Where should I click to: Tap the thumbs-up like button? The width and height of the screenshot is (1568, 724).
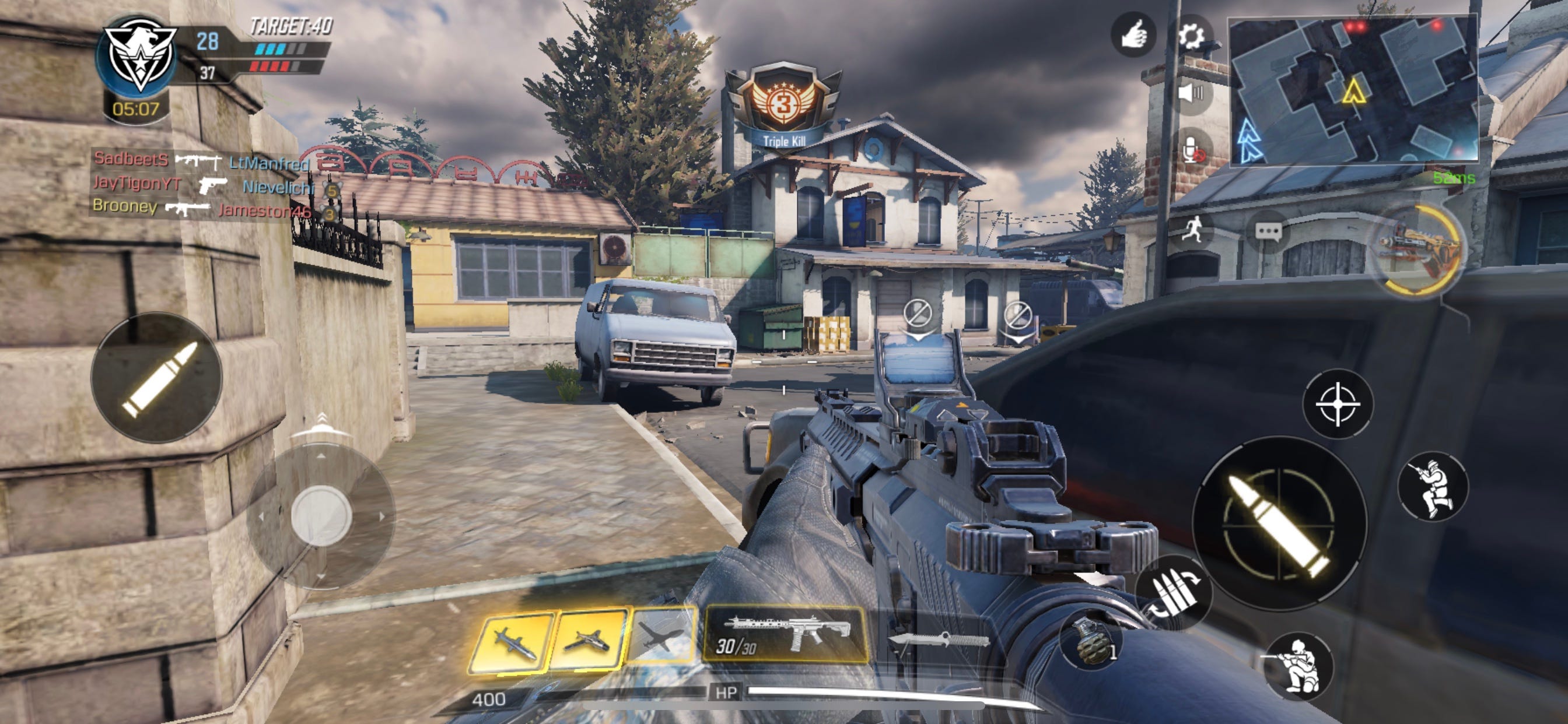pyautogui.click(x=1133, y=34)
